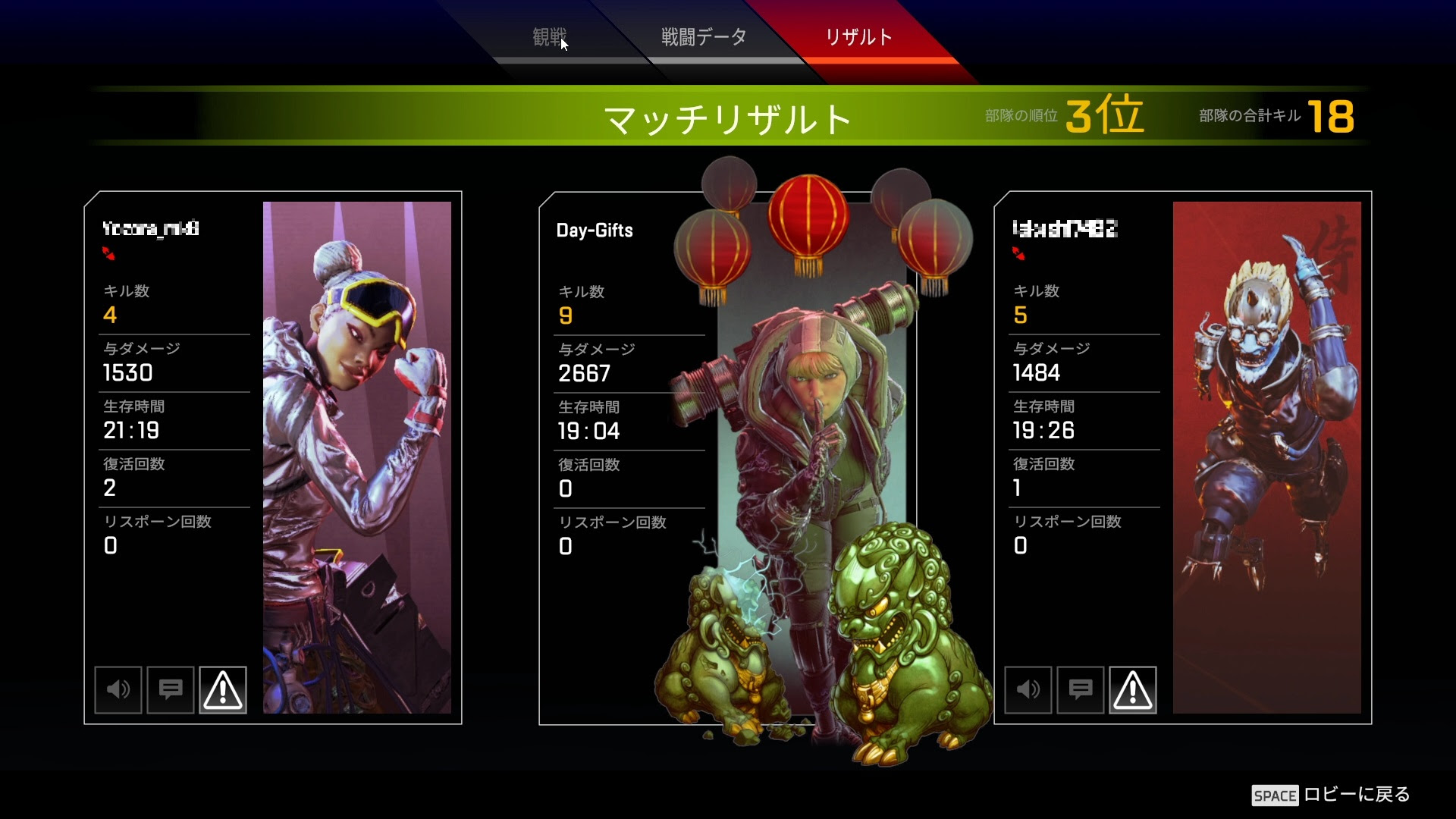Screen dimensions: 1456x819
Task: Mute the right teammate's voice audio
Action: pyautogui.click(x=1028, y=690)
